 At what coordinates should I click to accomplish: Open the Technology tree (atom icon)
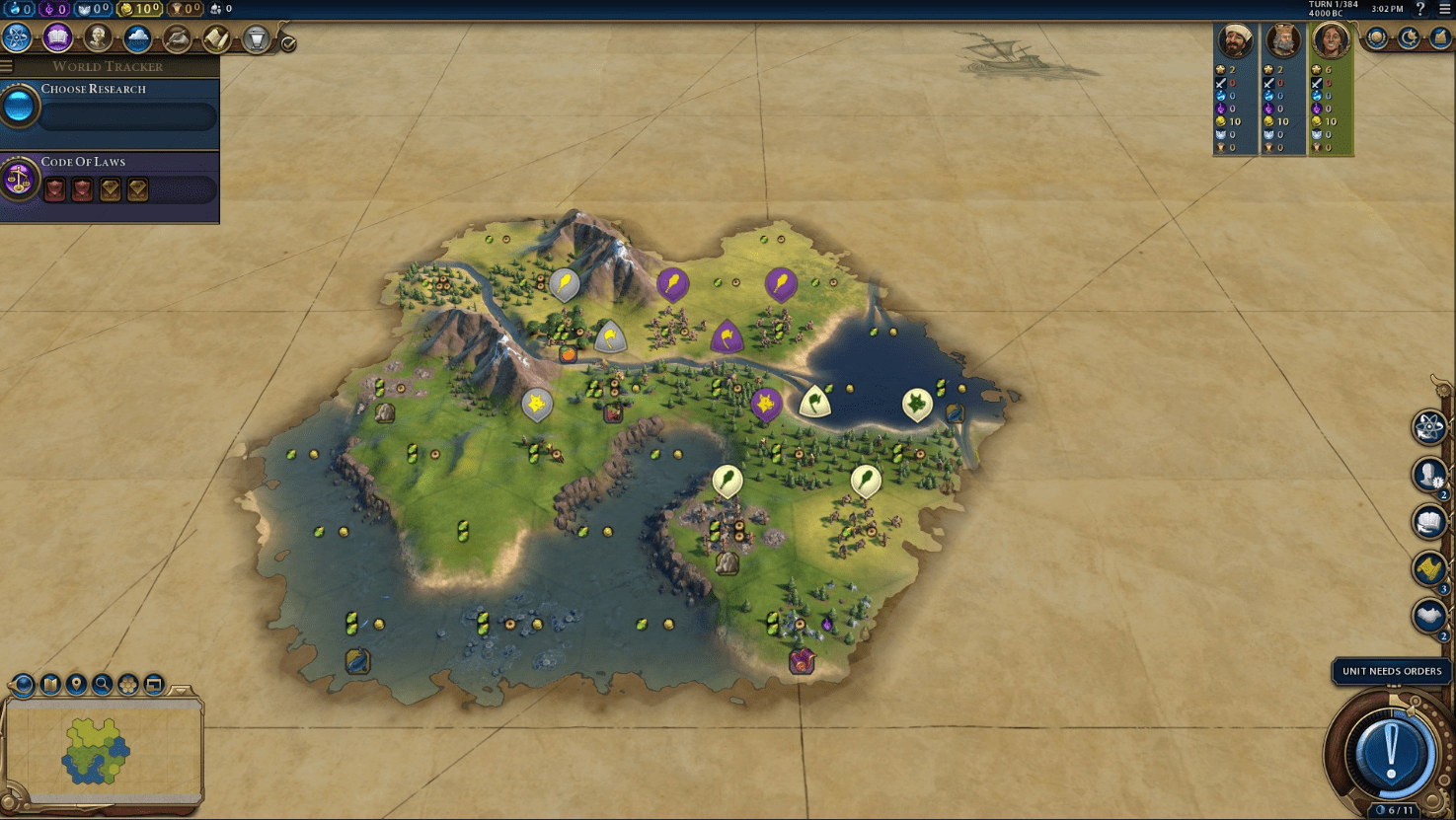click(x=15, y=37)
